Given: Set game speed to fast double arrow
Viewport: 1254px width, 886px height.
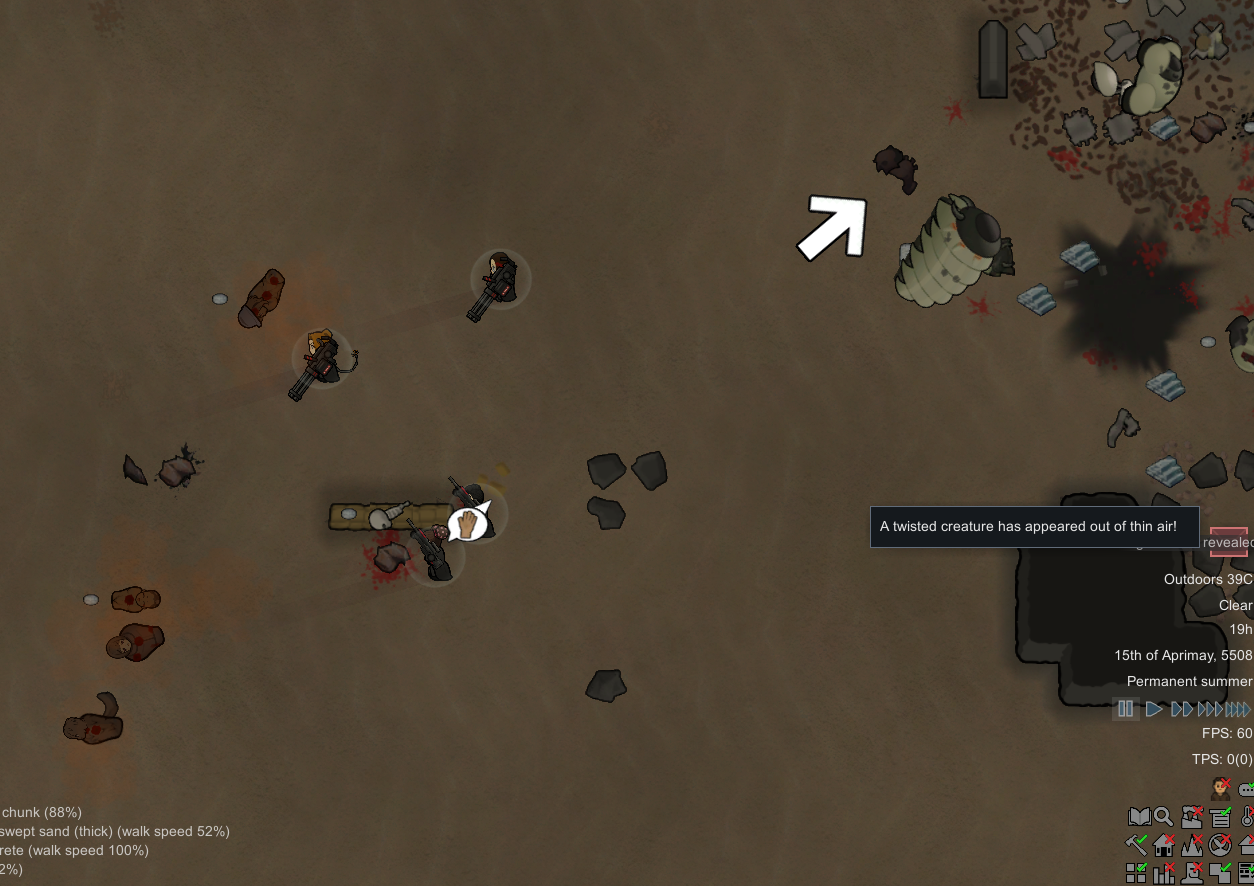Looking at the screenshot, I should tap(1182, 709).
